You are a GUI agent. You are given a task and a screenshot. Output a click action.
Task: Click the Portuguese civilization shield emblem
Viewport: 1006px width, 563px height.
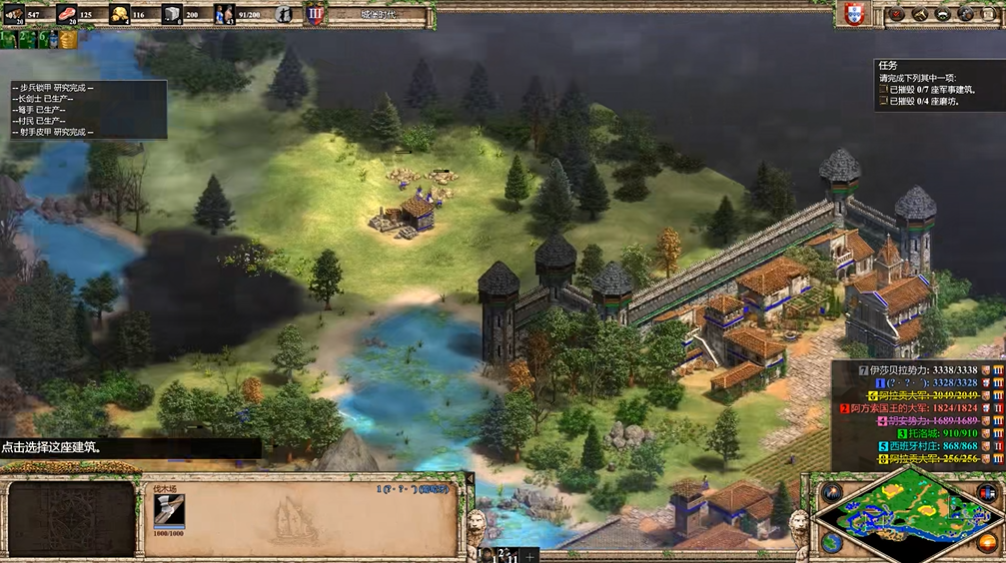(853, 15)
